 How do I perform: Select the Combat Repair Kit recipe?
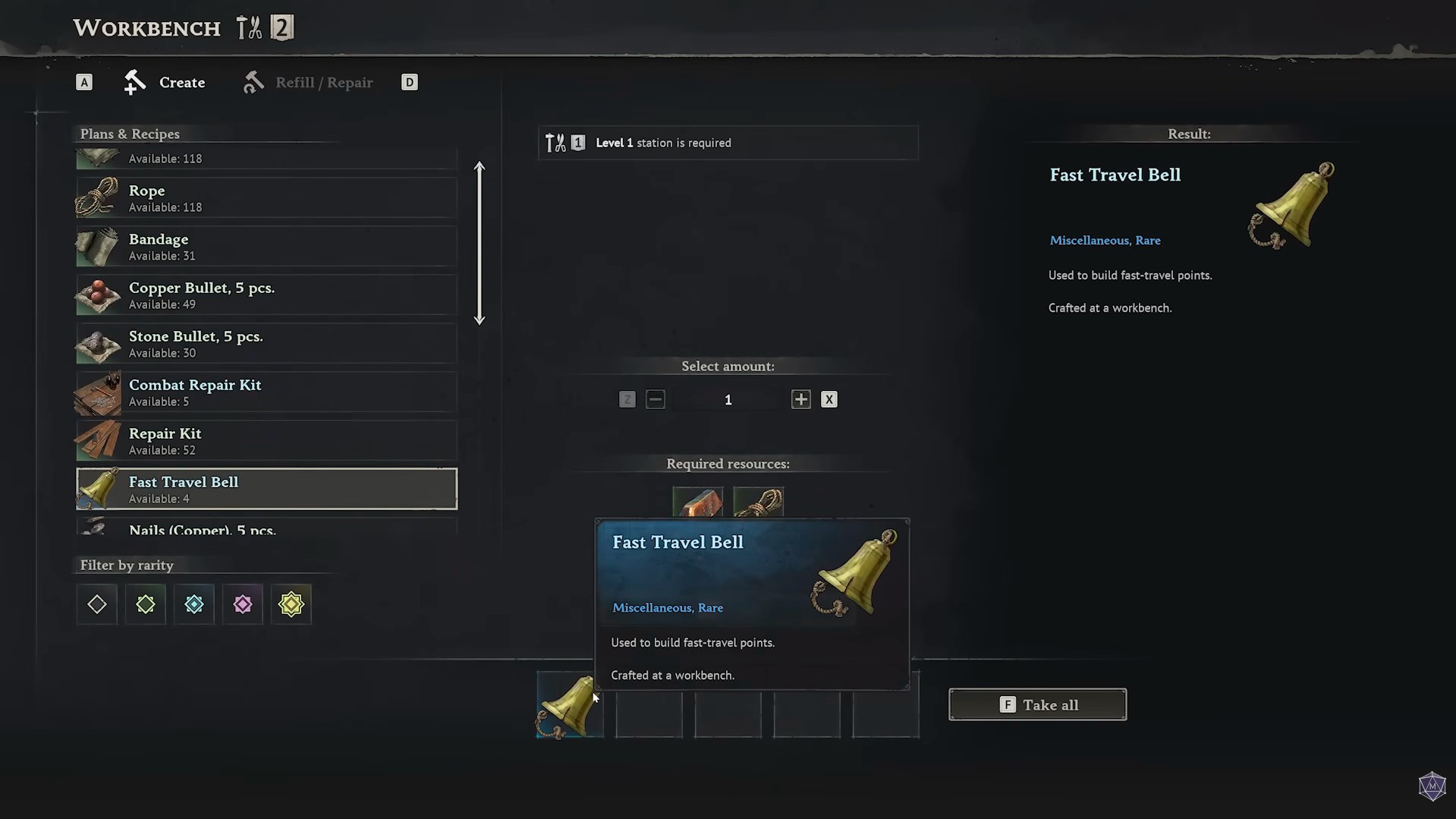pos(266,392)
